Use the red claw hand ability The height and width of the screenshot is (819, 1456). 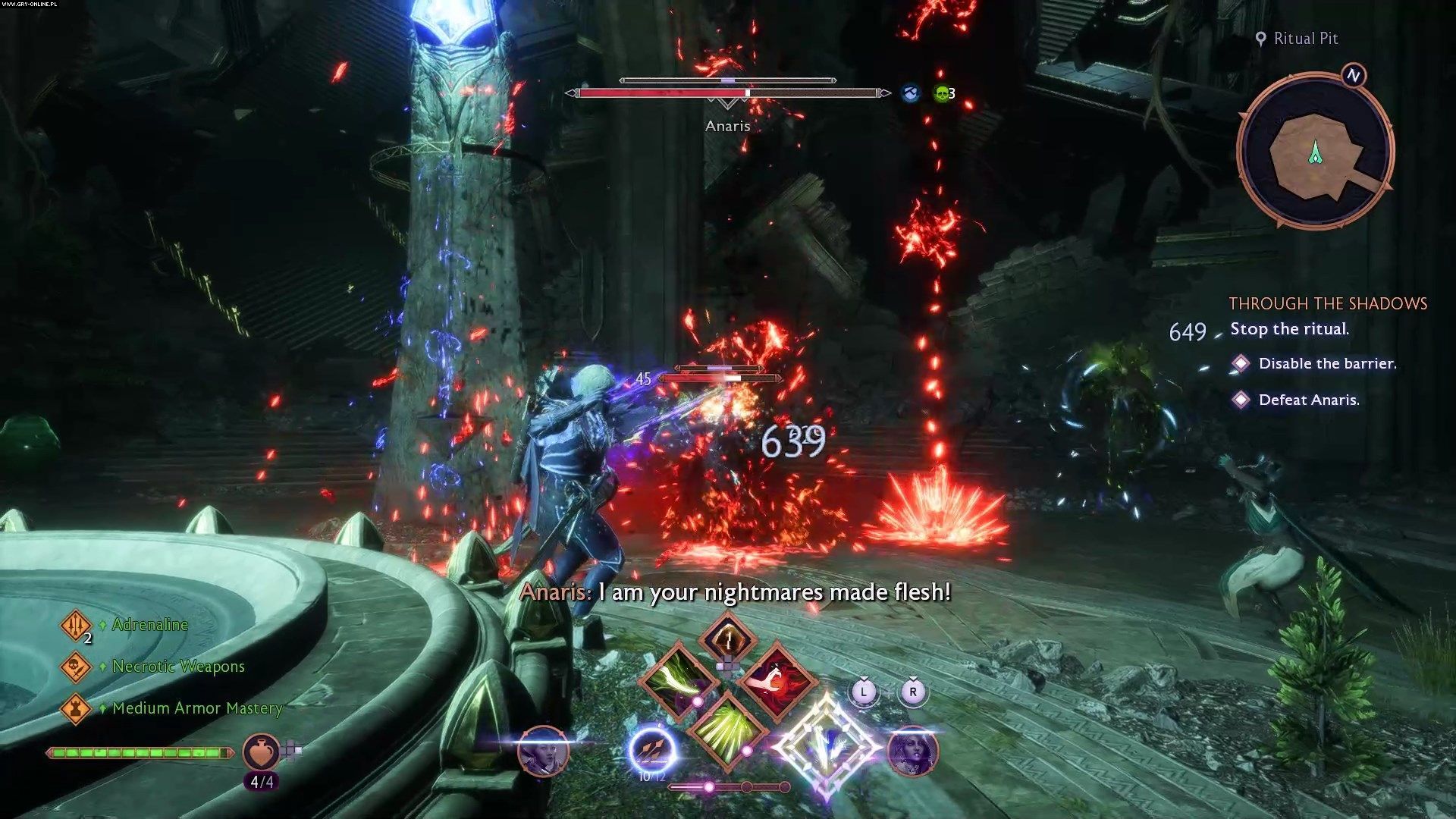click(x=777, y=680)
